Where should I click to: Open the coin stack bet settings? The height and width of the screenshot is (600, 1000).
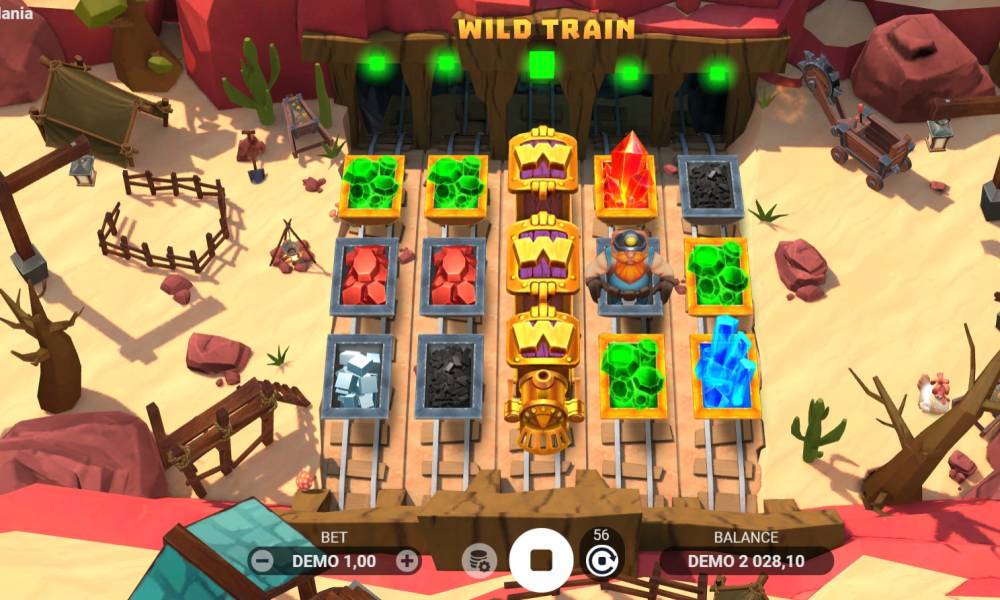(479, 561)
